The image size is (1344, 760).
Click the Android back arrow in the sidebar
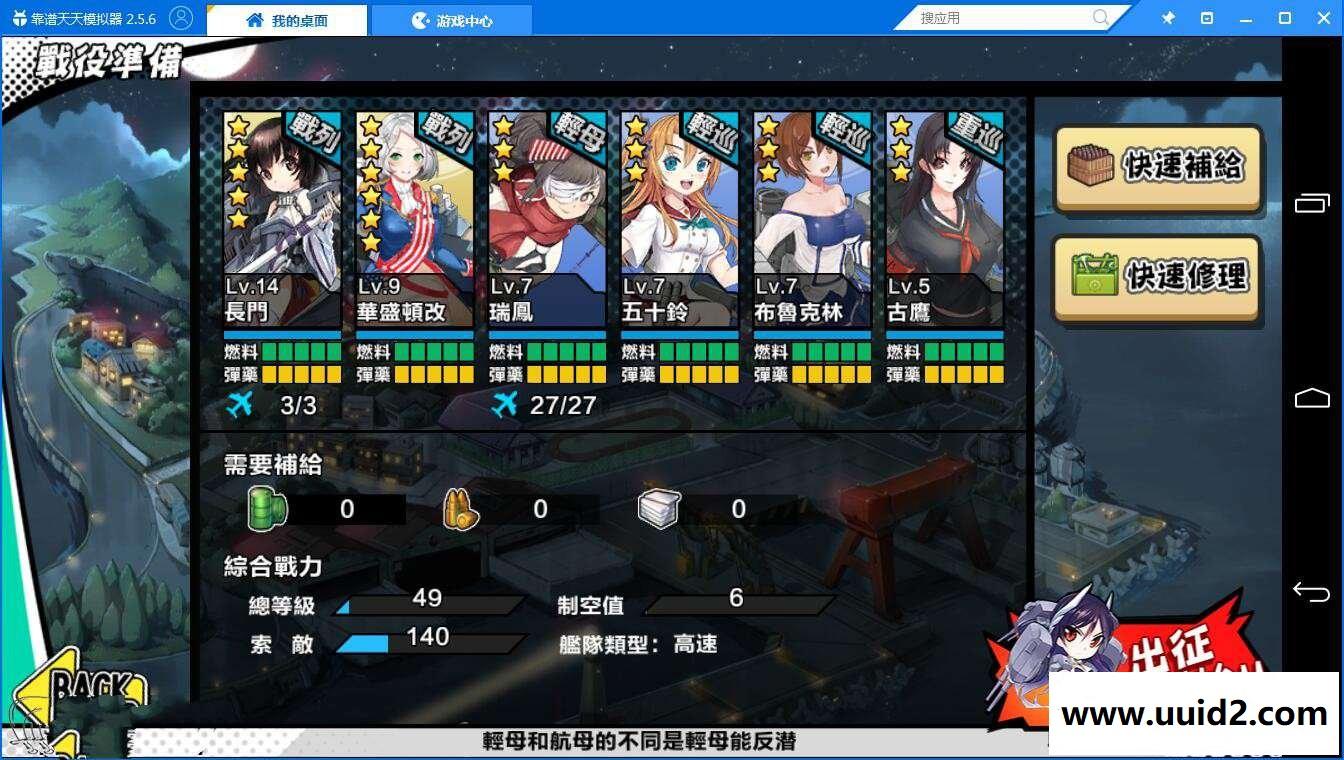point(1311,593)
